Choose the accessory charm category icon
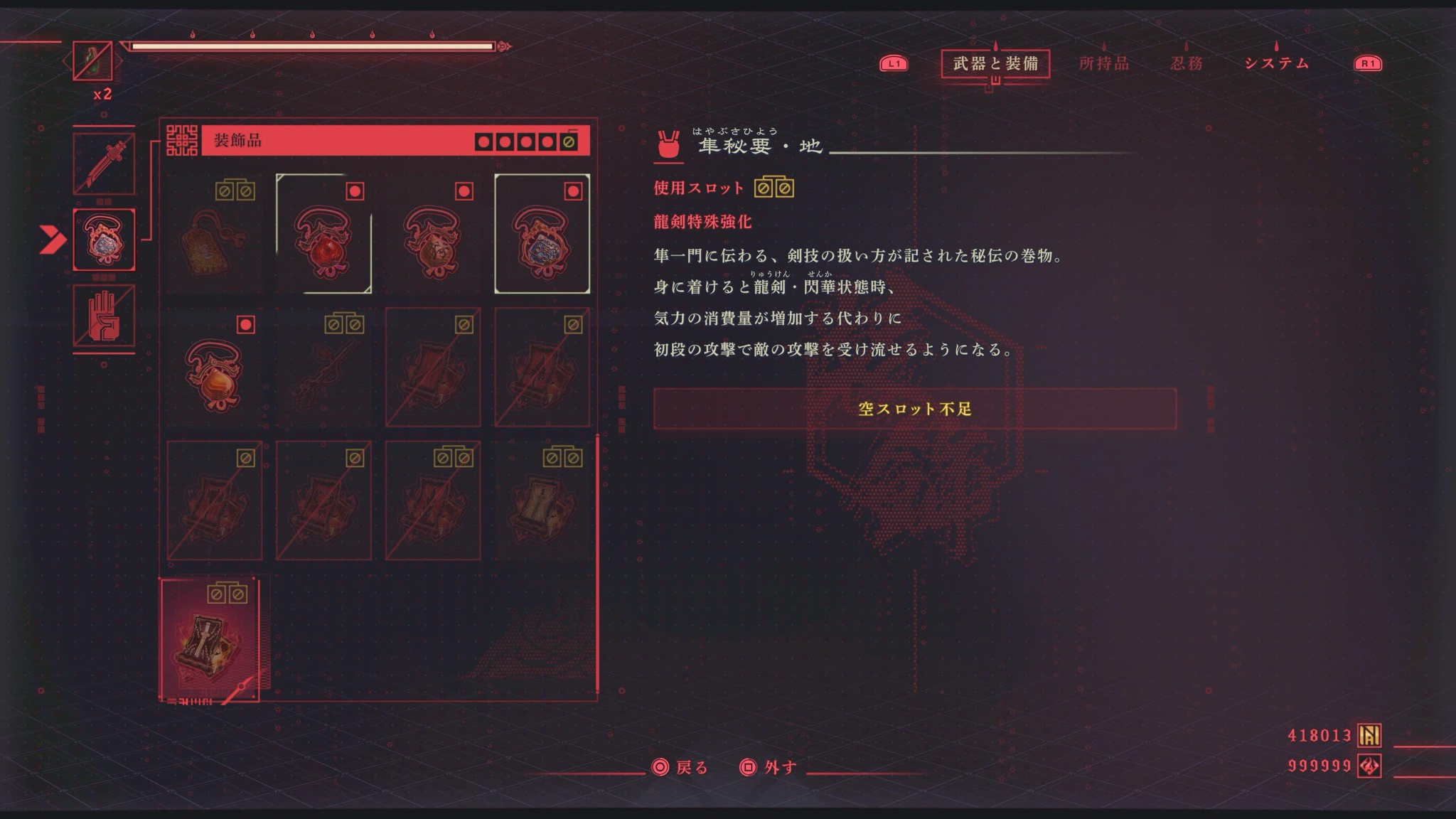1456x819 pixels. coord(104,240)
